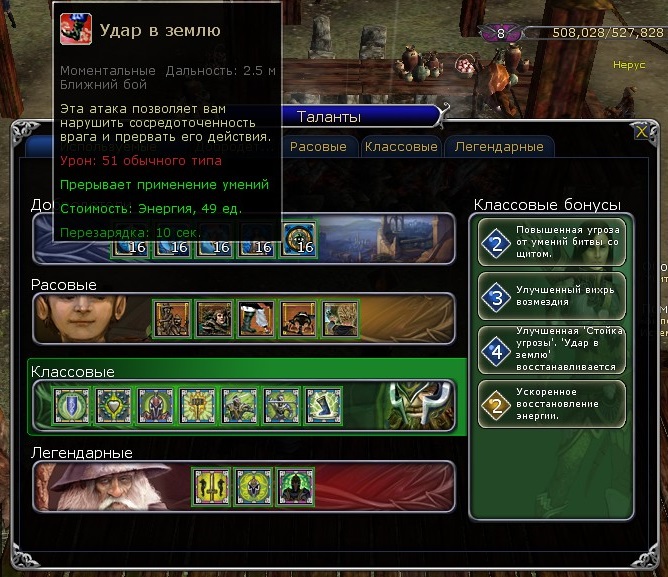668x577 pixels.
Task: Select the blue shield class trait
Action: 72,406
